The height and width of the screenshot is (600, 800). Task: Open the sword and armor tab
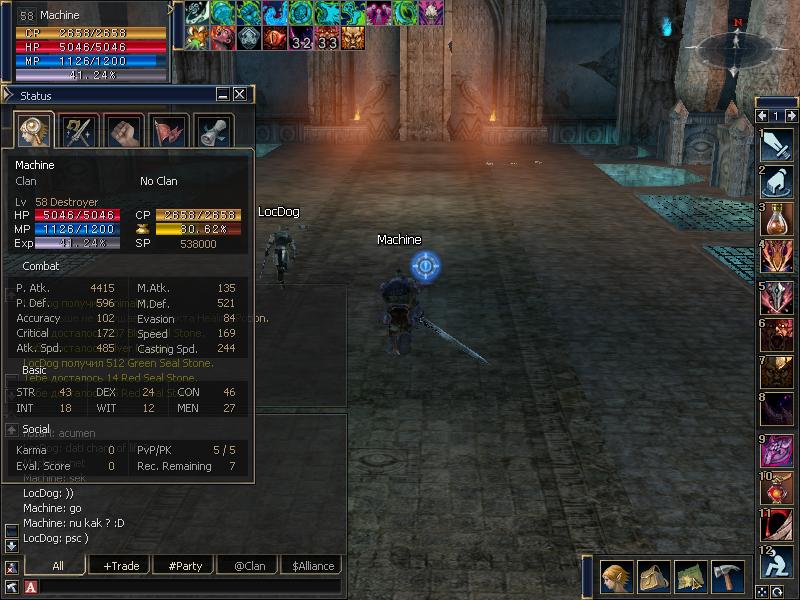click(78, 132)
